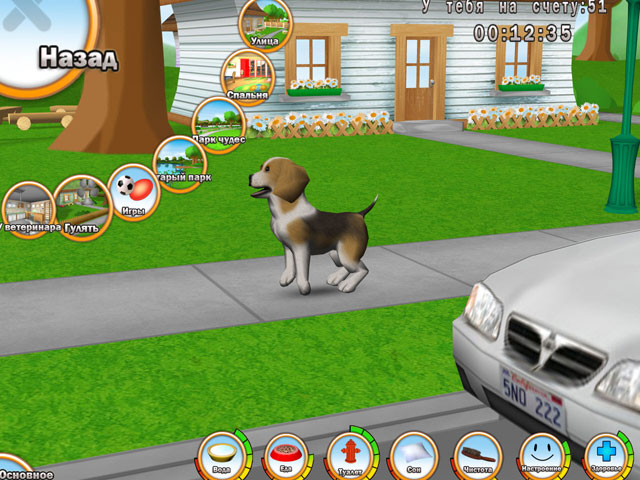
Task: Choose the Гулять walk option
Action: [81, 205]
